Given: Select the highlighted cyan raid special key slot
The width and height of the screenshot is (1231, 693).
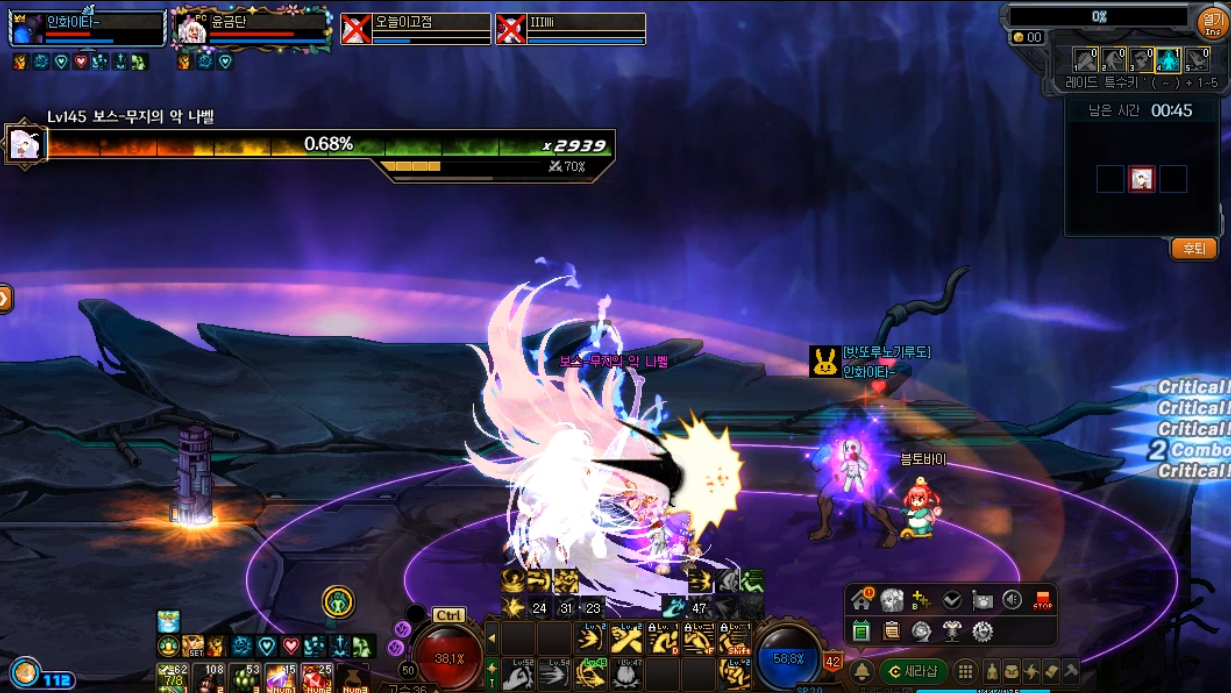Looking at the screenshot, I should tap(1168, 60).
